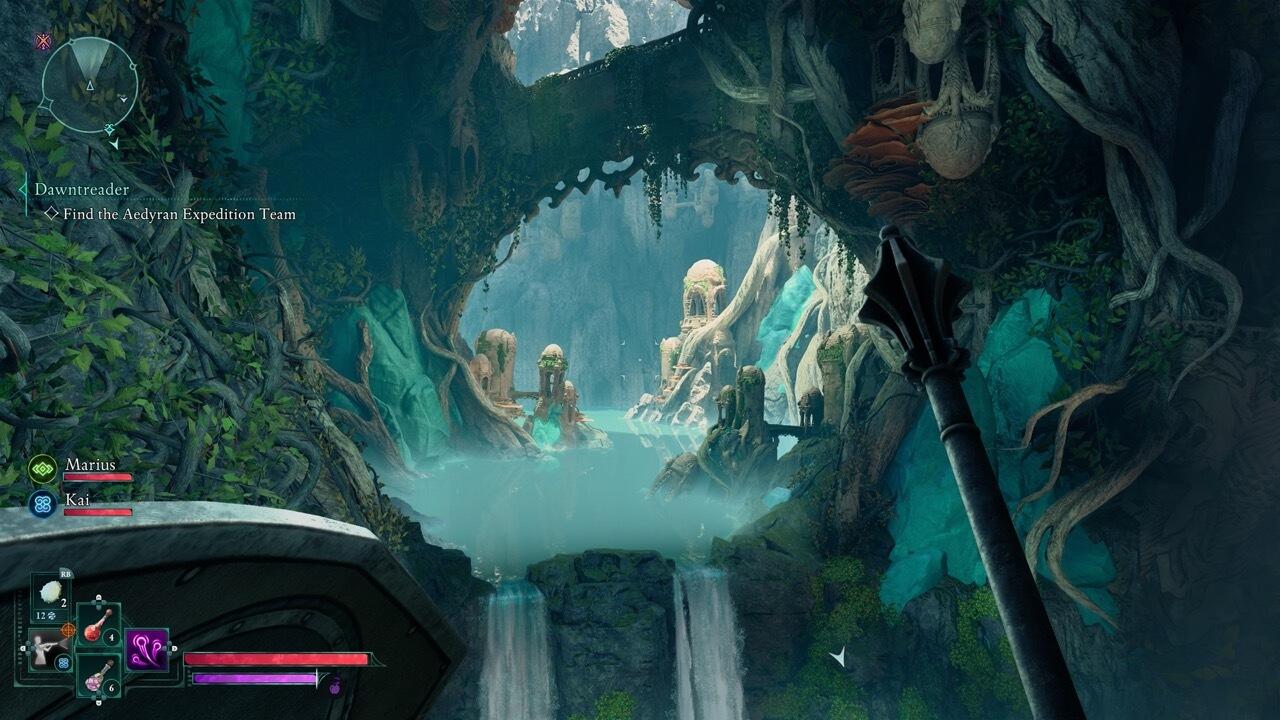Click the red crossed marker above minimap

(x=43, y=41)
